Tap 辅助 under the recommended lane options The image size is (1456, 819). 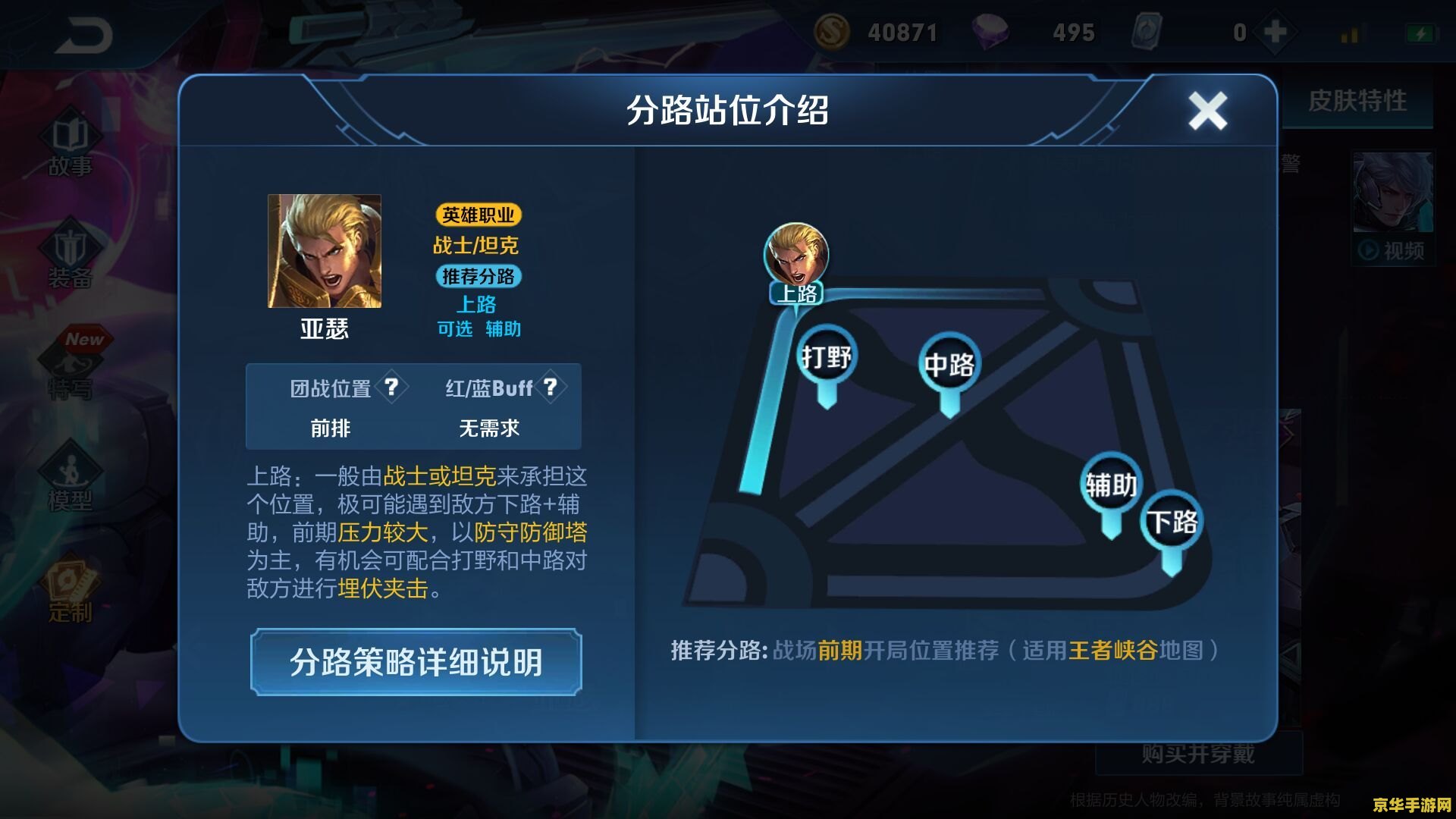503,330
